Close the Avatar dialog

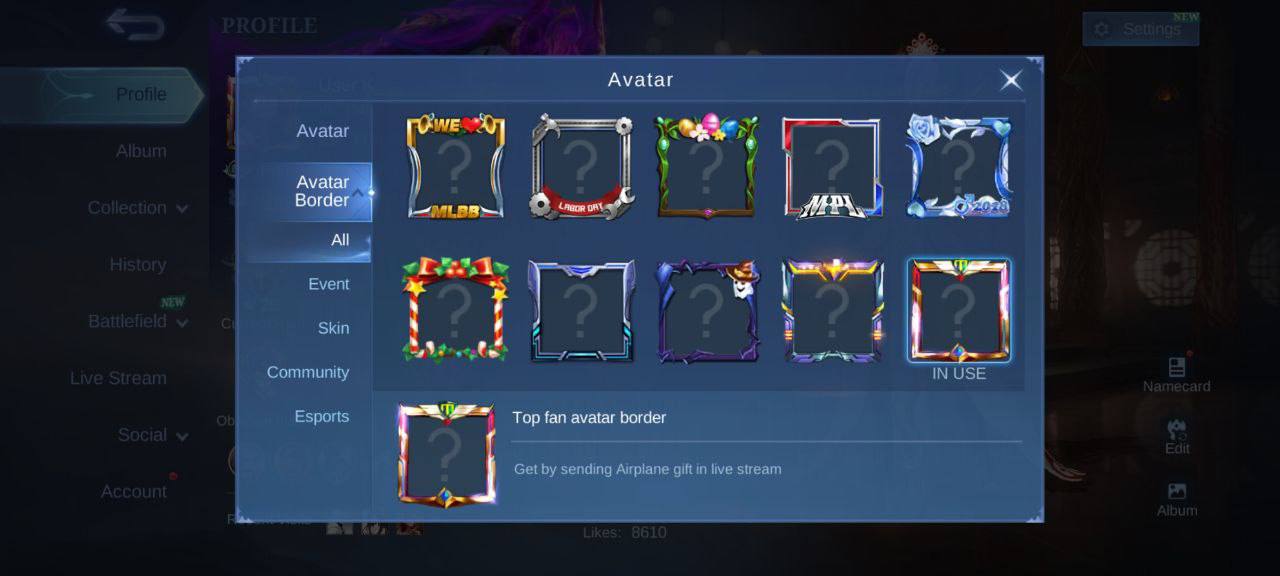pos(1011,80)
